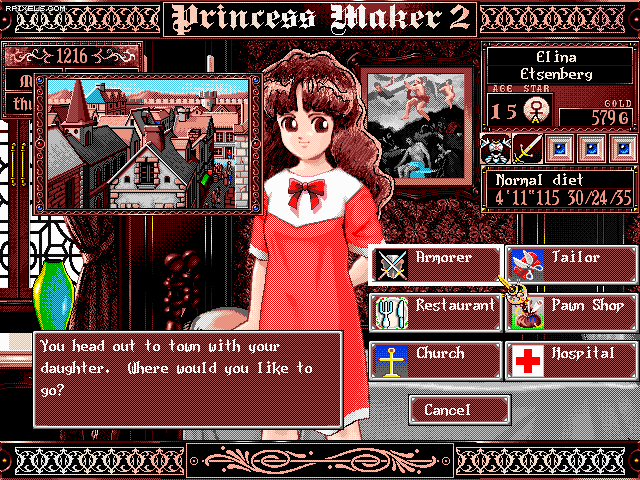Choose the Restaurant destination
The image size is (640, 480).
(435, 312)
